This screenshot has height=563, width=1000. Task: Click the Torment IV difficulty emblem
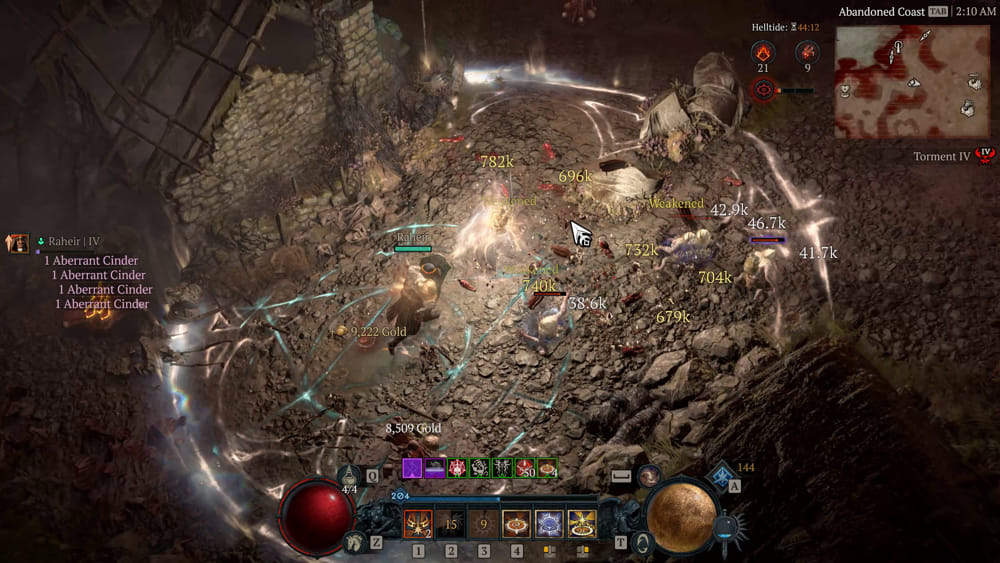click(x=988, y=156)
